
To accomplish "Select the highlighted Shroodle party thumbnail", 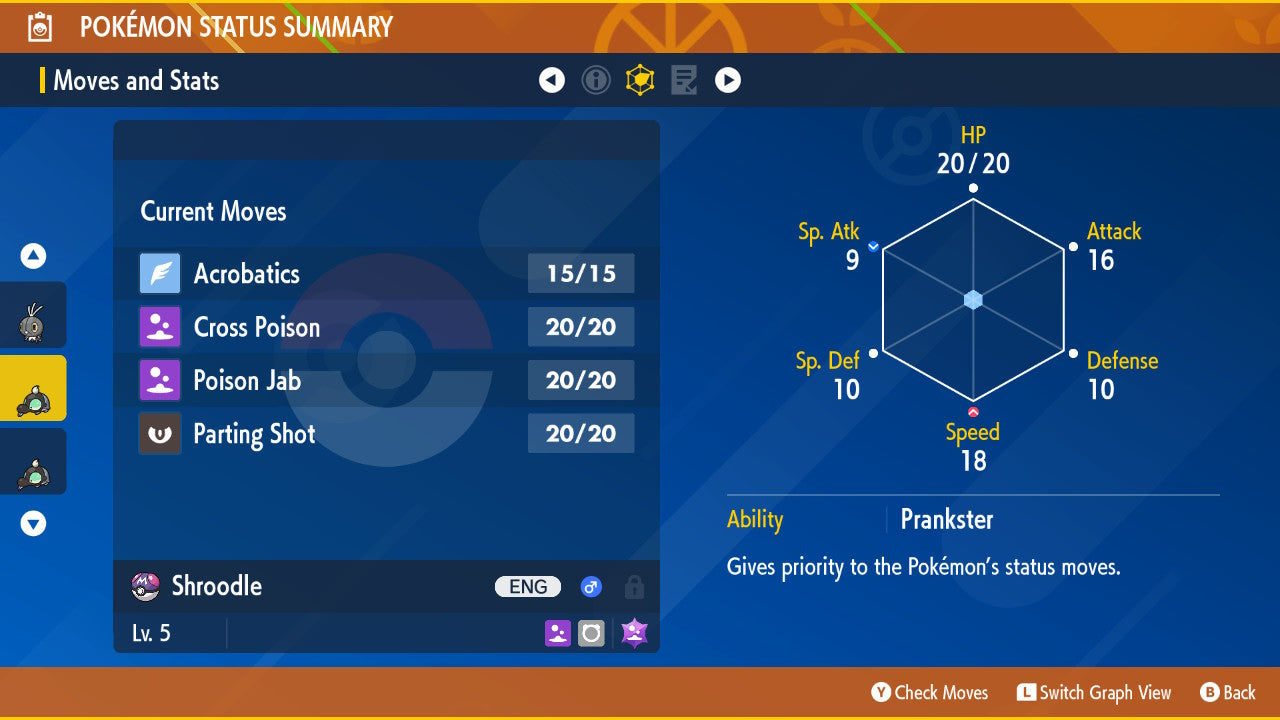I will 33,389.
